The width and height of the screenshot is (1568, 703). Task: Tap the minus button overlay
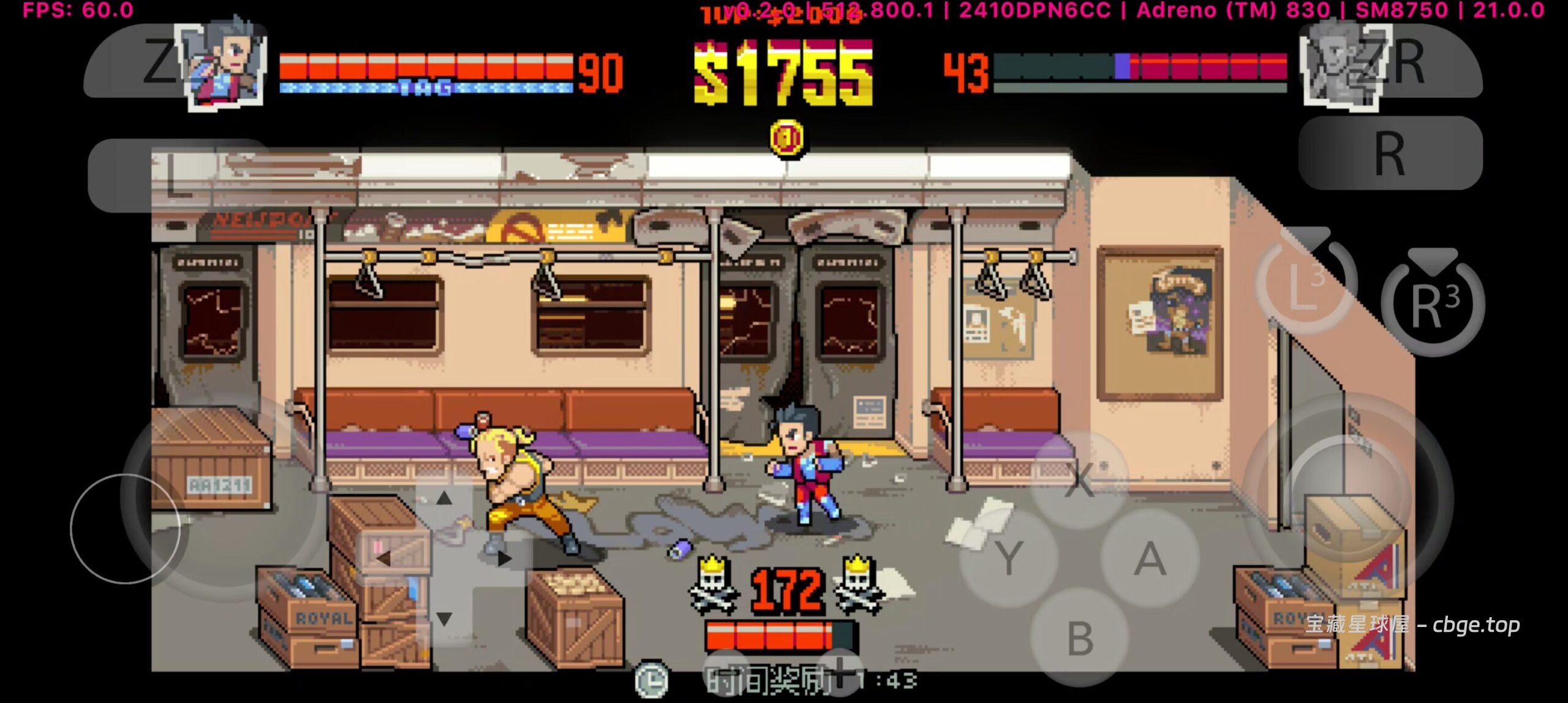(727, 674)
